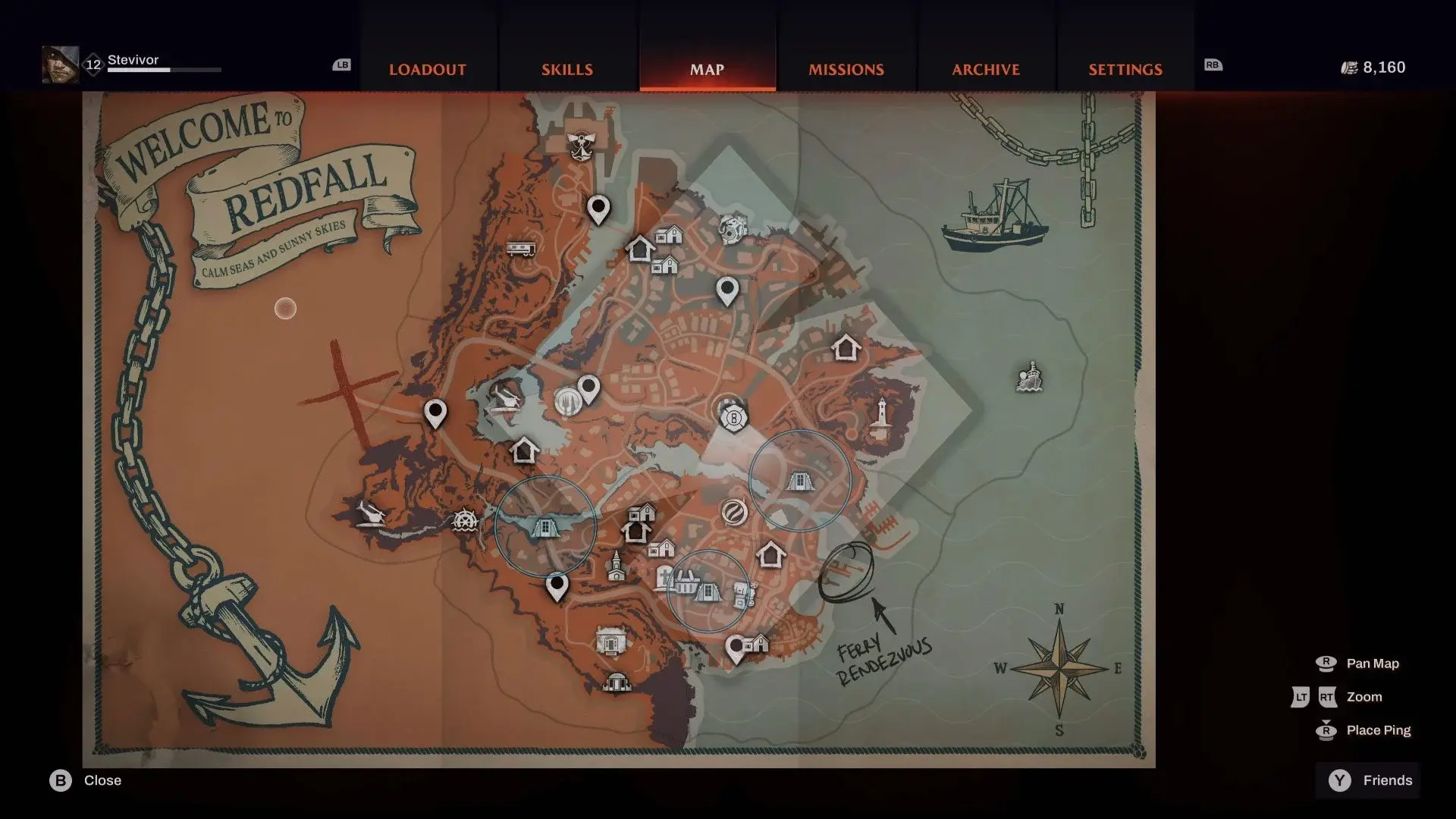1456x819 pixels.
Task: Open the Settings tab
Action: pyautogui.click(x=1125, y=70)
